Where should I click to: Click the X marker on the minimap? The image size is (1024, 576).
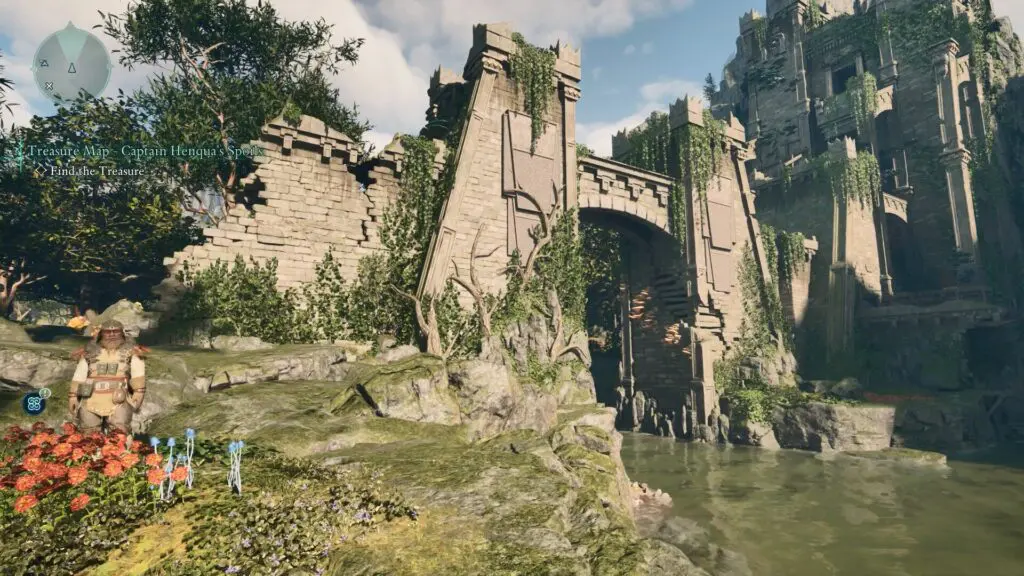pyautogui.click(x=48, y=86)
